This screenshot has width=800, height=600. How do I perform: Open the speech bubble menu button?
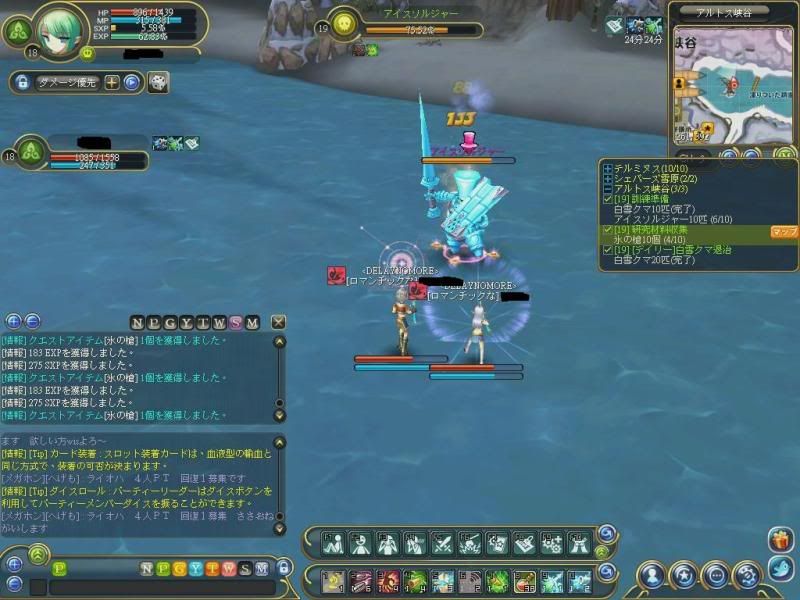715,575
